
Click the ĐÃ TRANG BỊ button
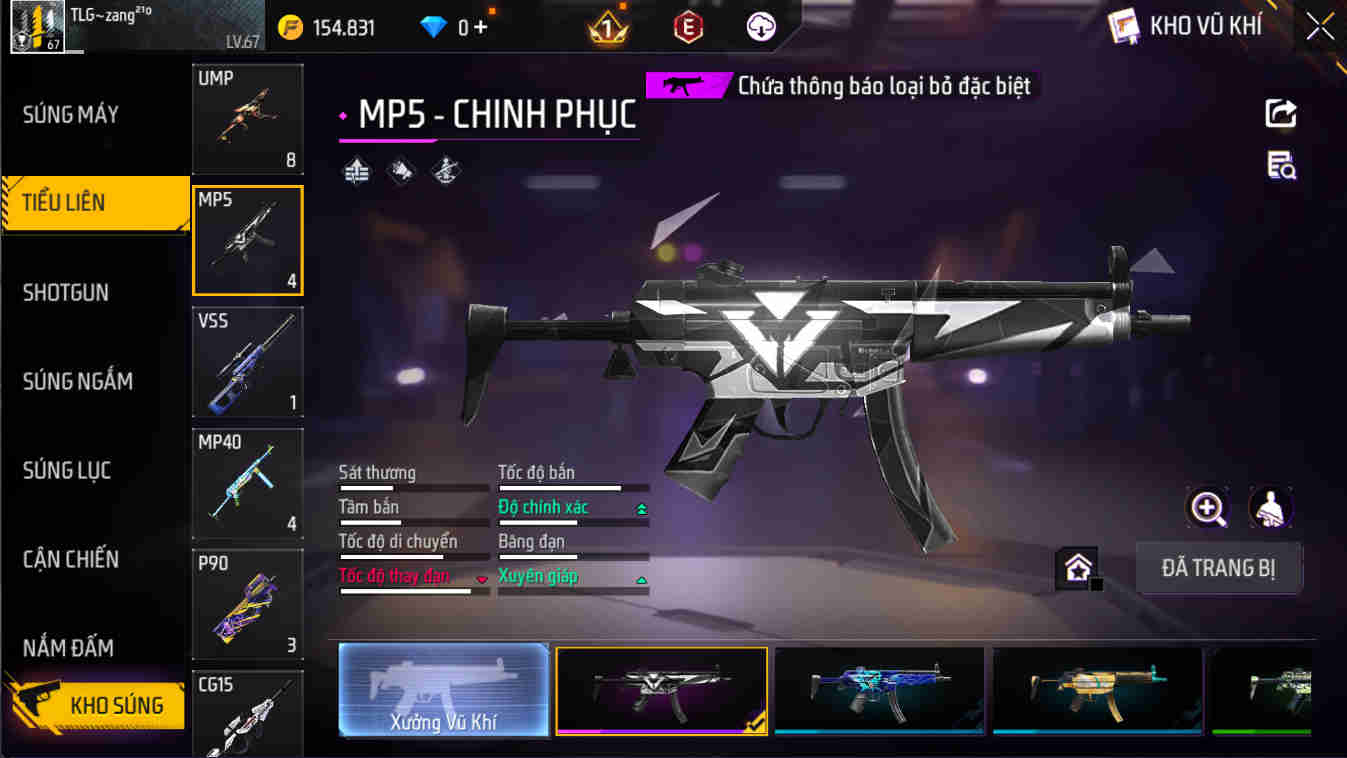coord(1218,568)
